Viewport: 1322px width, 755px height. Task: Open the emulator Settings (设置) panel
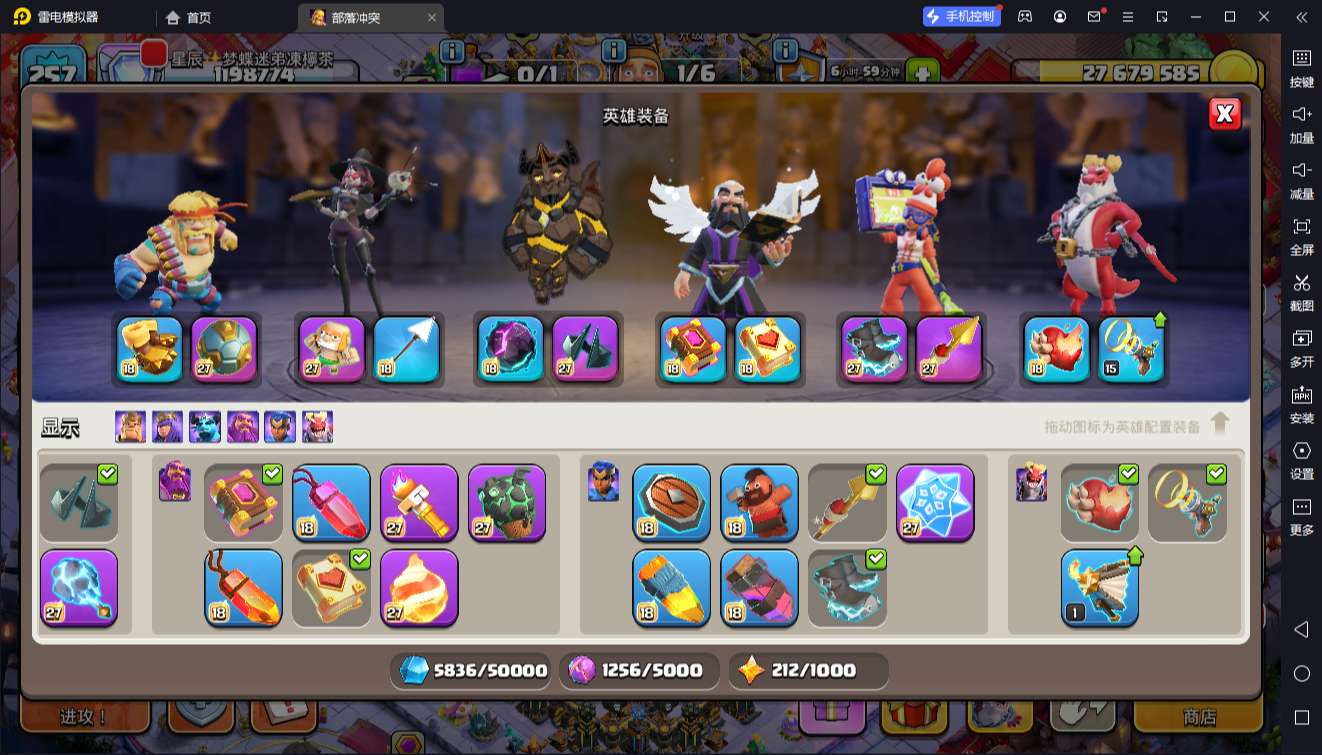coord(1301,459)
